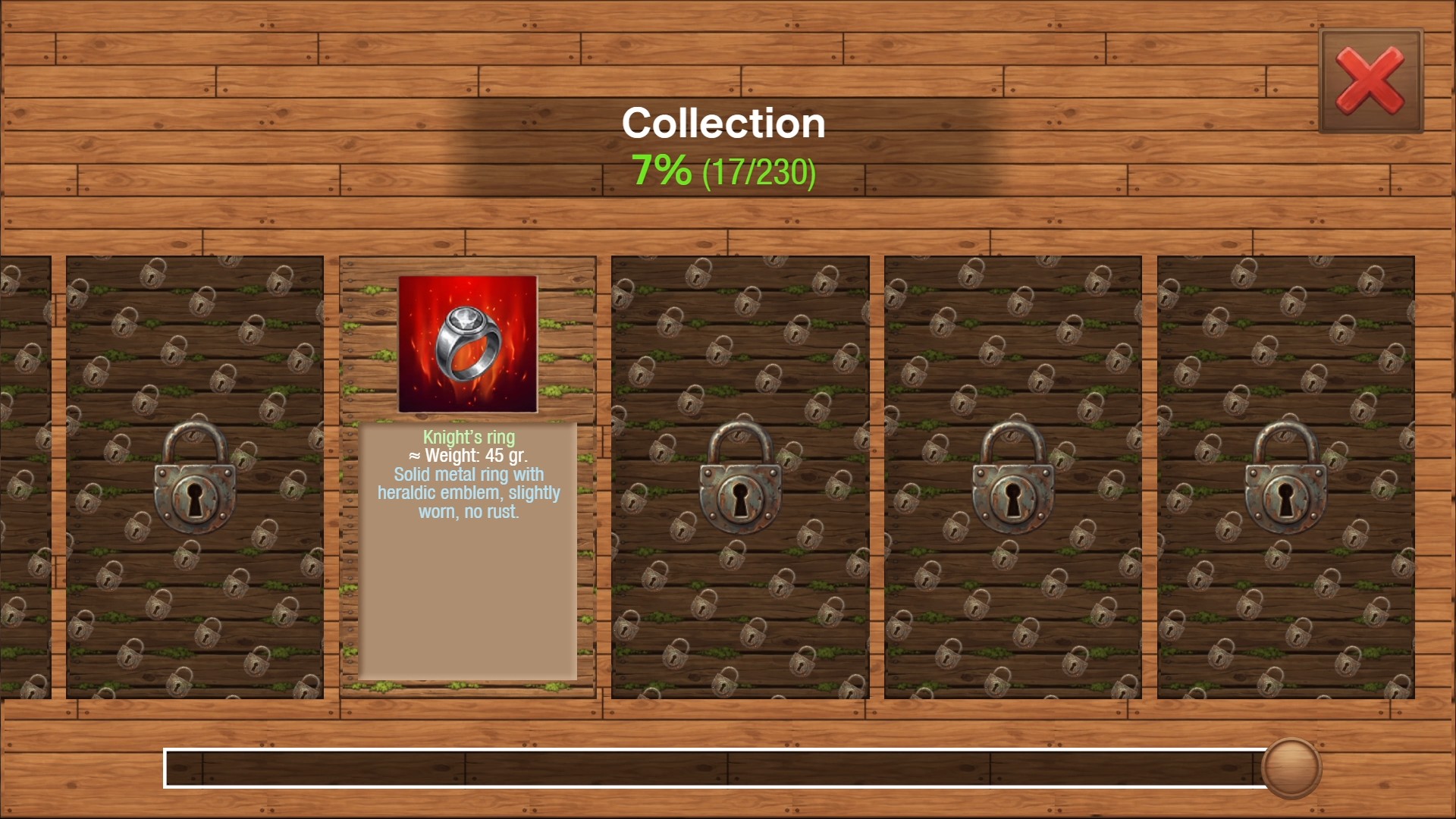Click the padlock on the card right of the ring
Image resolution: width=1456 pixels, height=819 pixels.
click(x=741, y=489)
